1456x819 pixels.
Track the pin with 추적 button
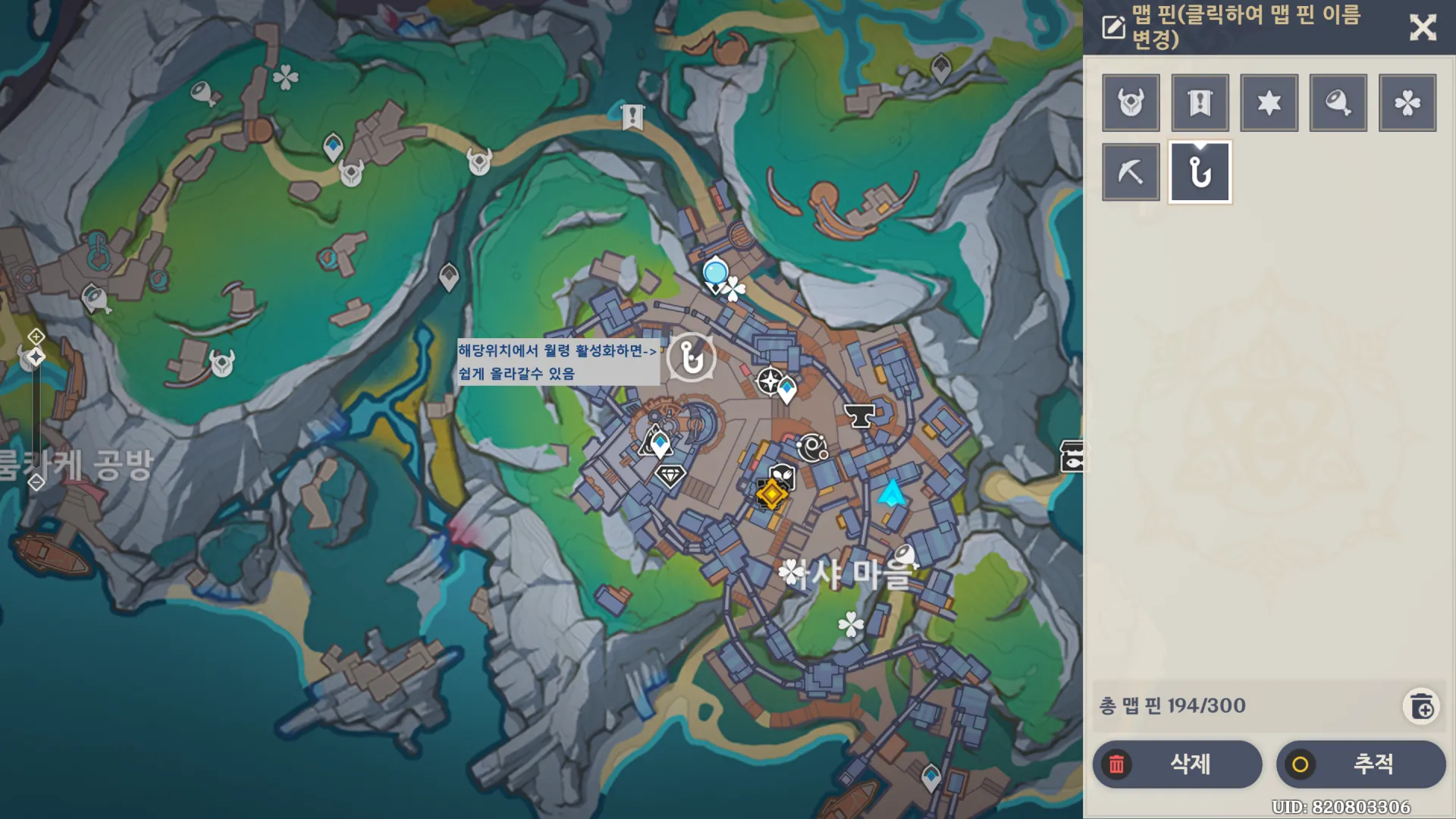[1360, 764]
